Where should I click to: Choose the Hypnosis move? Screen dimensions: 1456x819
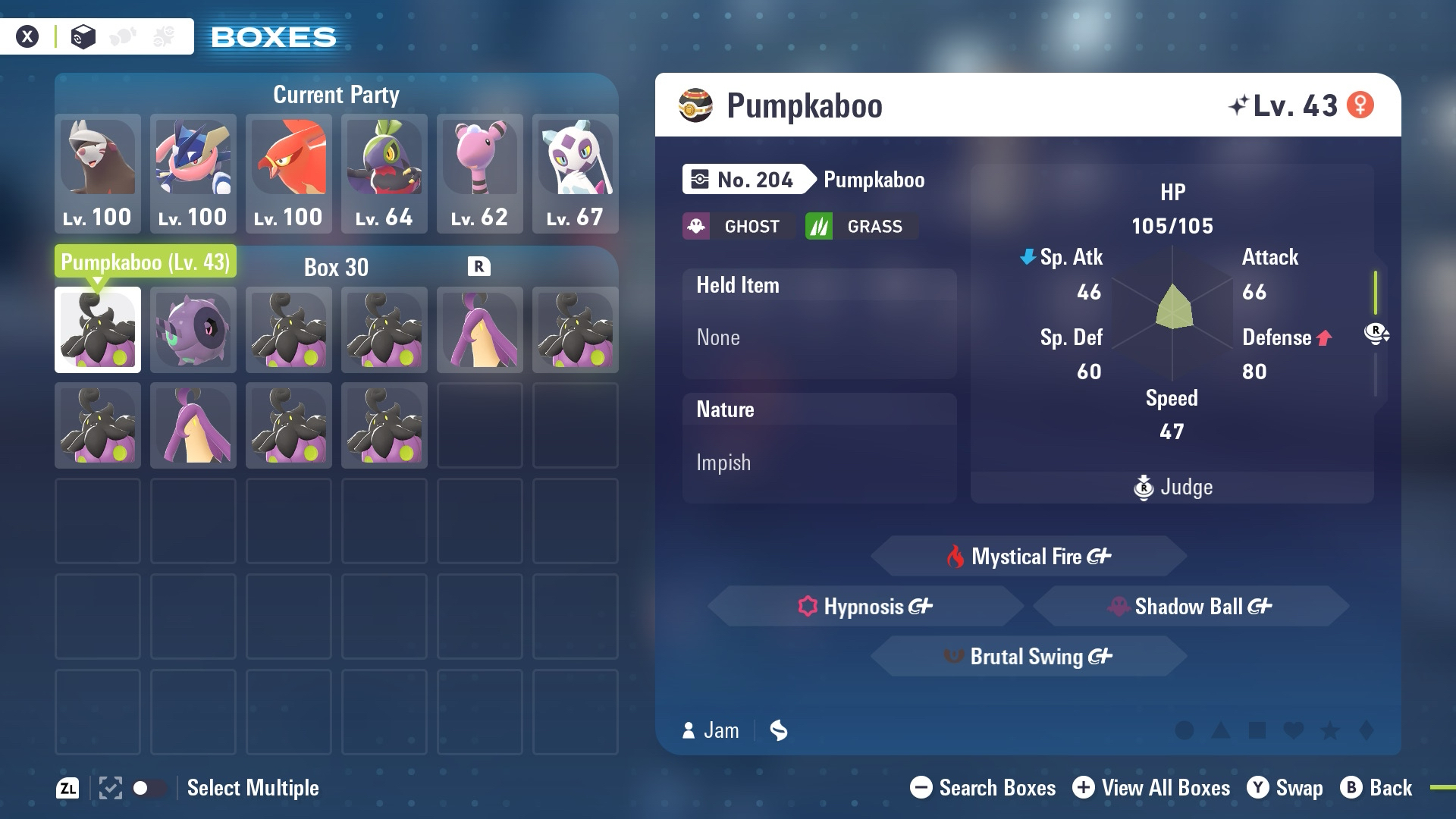click(865, 607)
